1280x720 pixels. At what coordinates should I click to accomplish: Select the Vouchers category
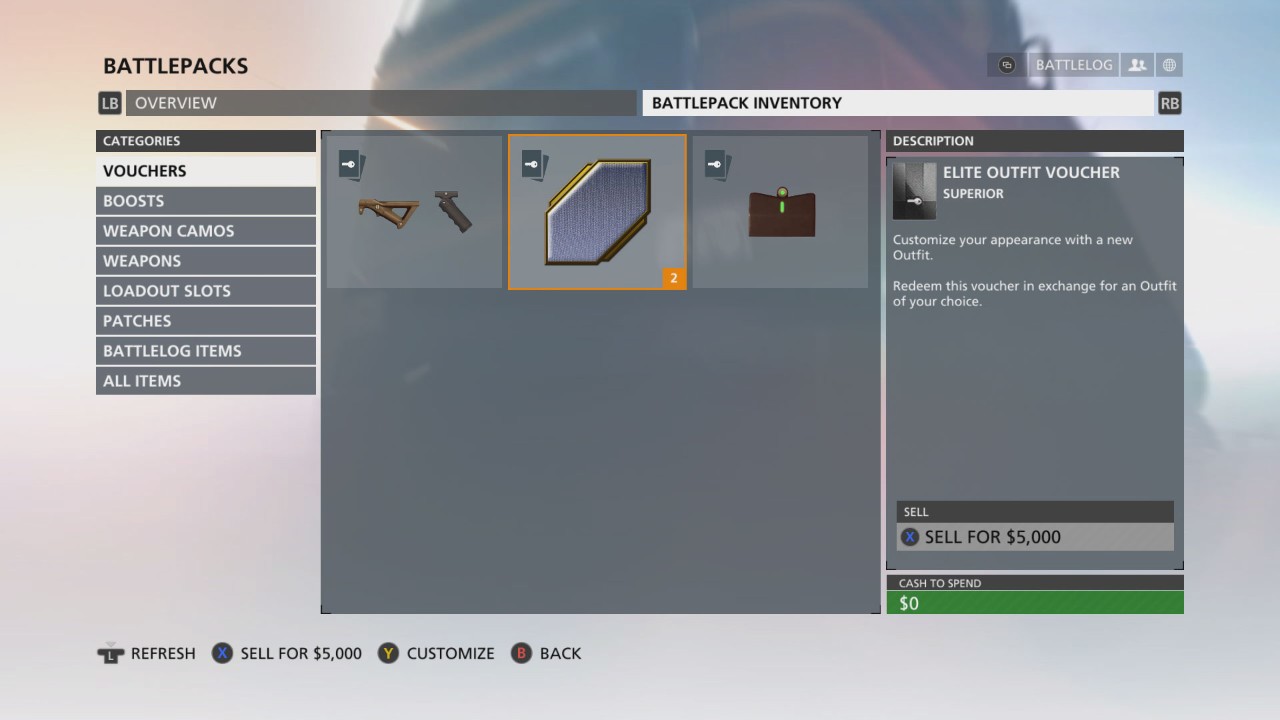click(206, 171)
